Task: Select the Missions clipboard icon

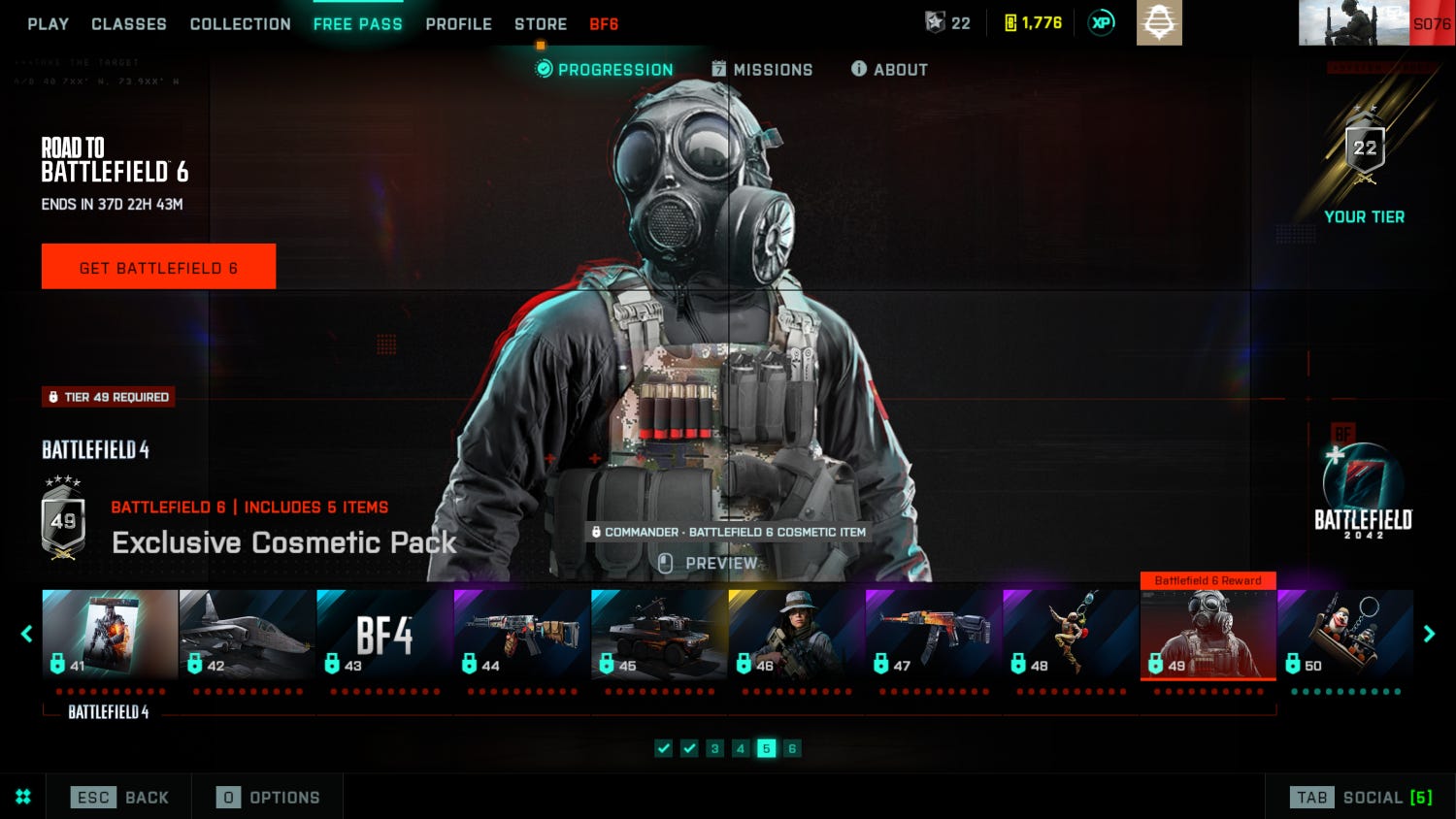Action: coord(718,69)
